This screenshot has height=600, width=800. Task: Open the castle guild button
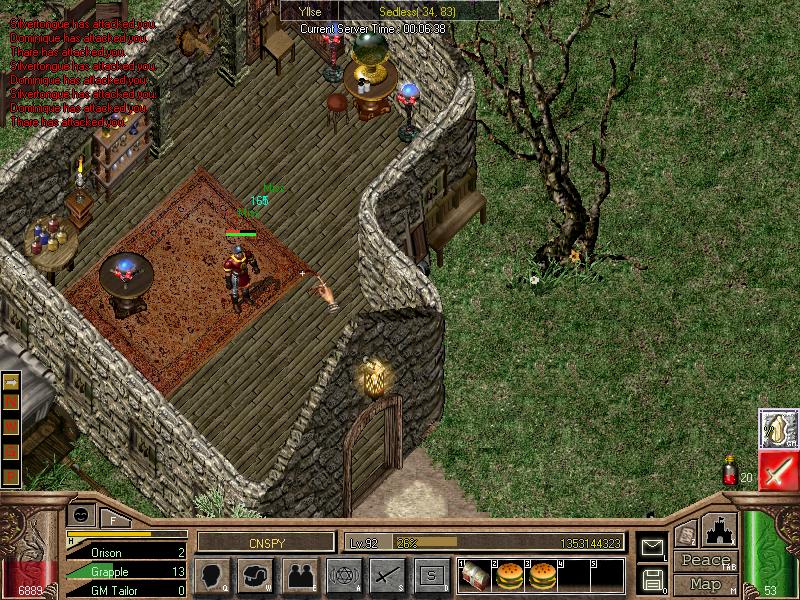pos(721,530)
